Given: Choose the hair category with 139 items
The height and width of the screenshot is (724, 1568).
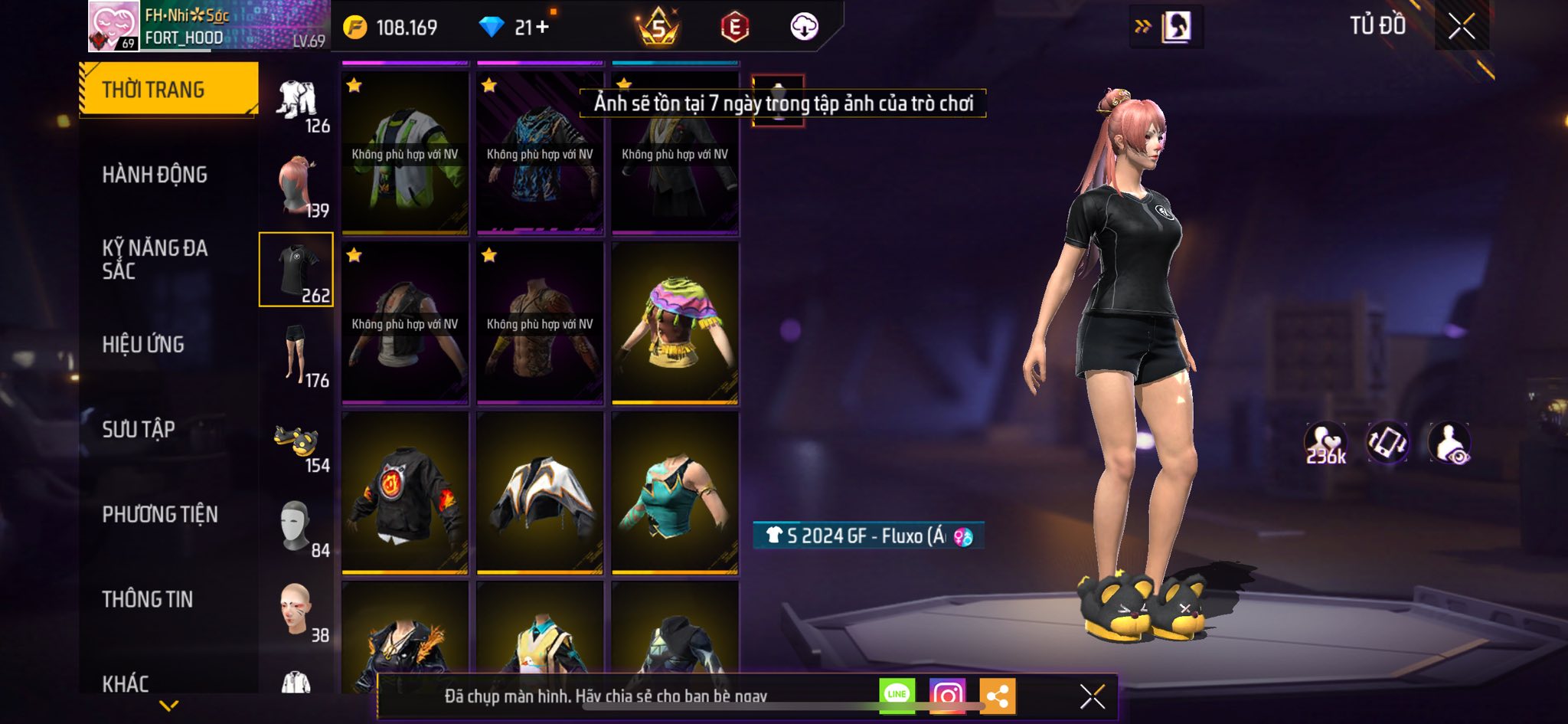Looking at the screenshot, I should [297, 187].
